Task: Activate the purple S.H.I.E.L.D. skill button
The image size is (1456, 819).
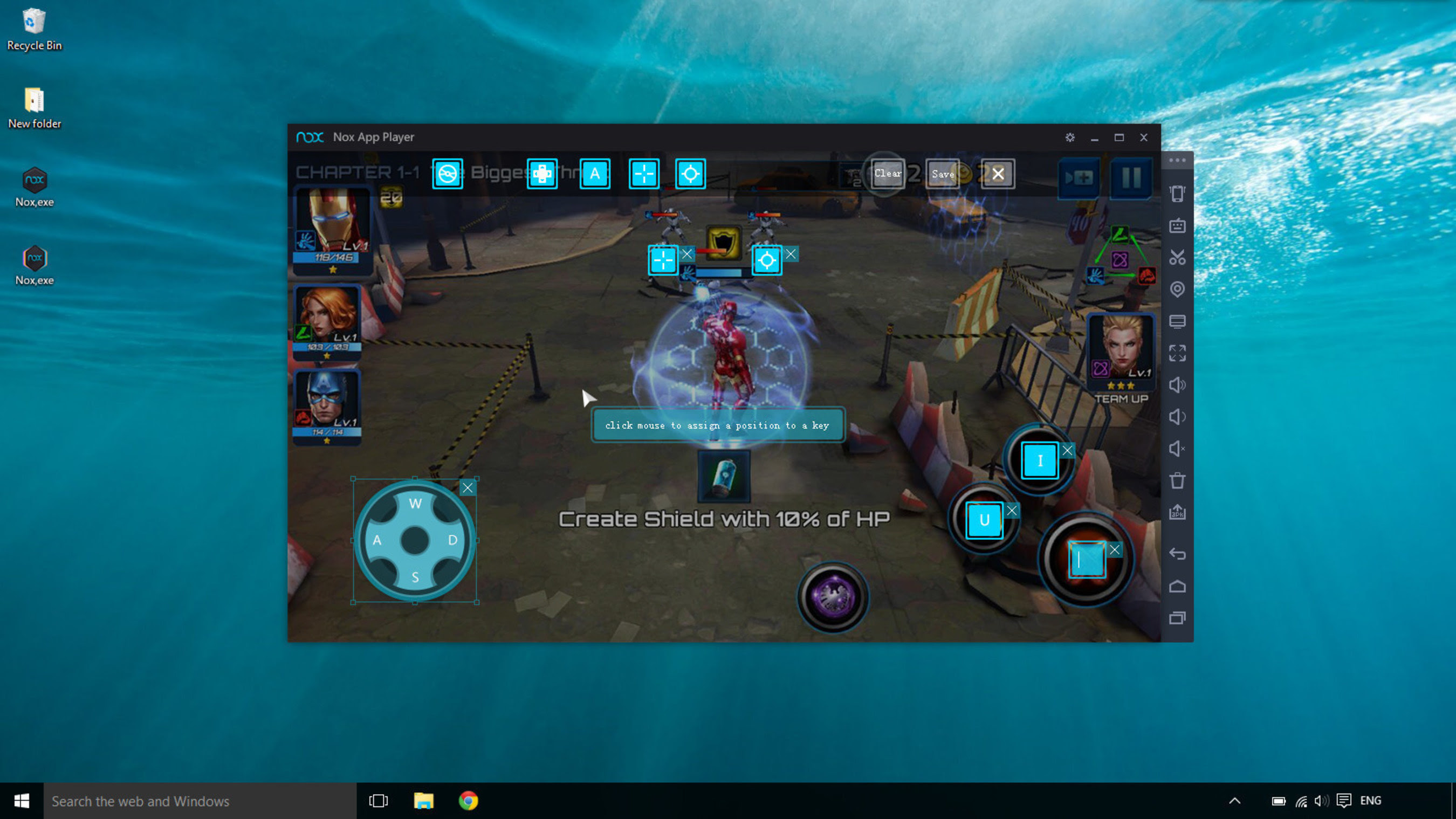Action: tap(833, 597)
